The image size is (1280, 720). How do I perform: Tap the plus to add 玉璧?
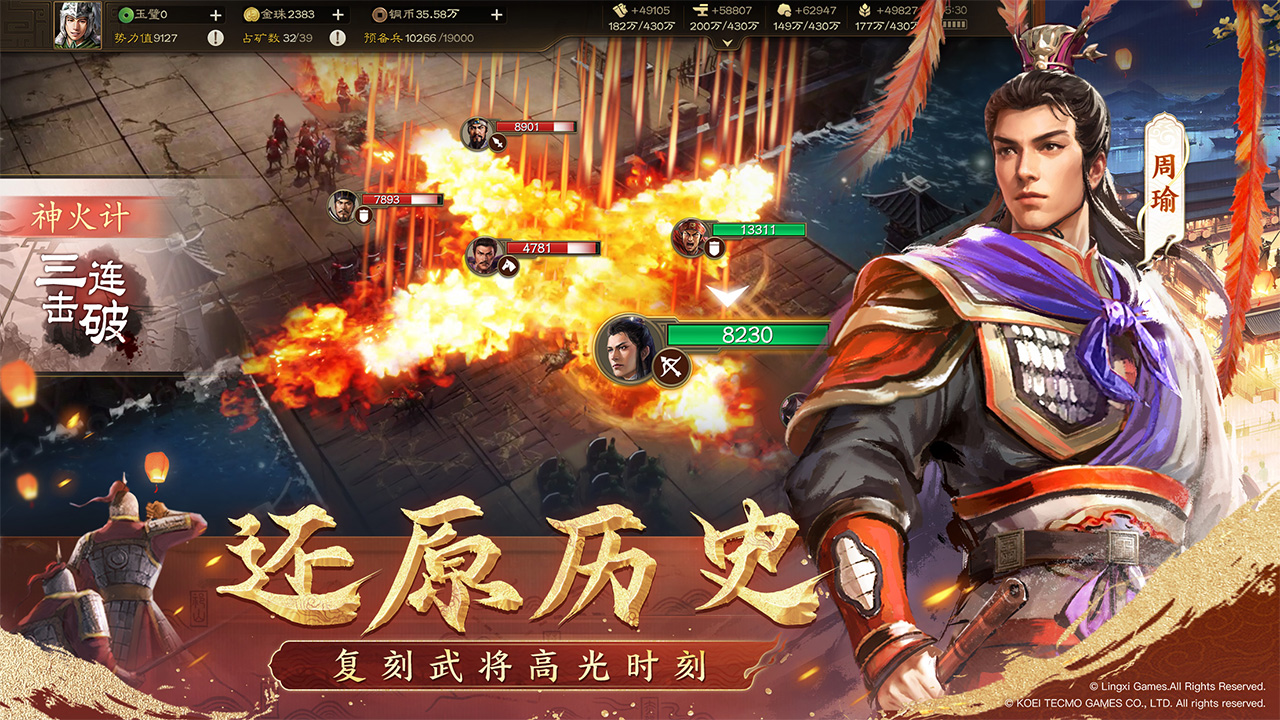pos(216,14)
